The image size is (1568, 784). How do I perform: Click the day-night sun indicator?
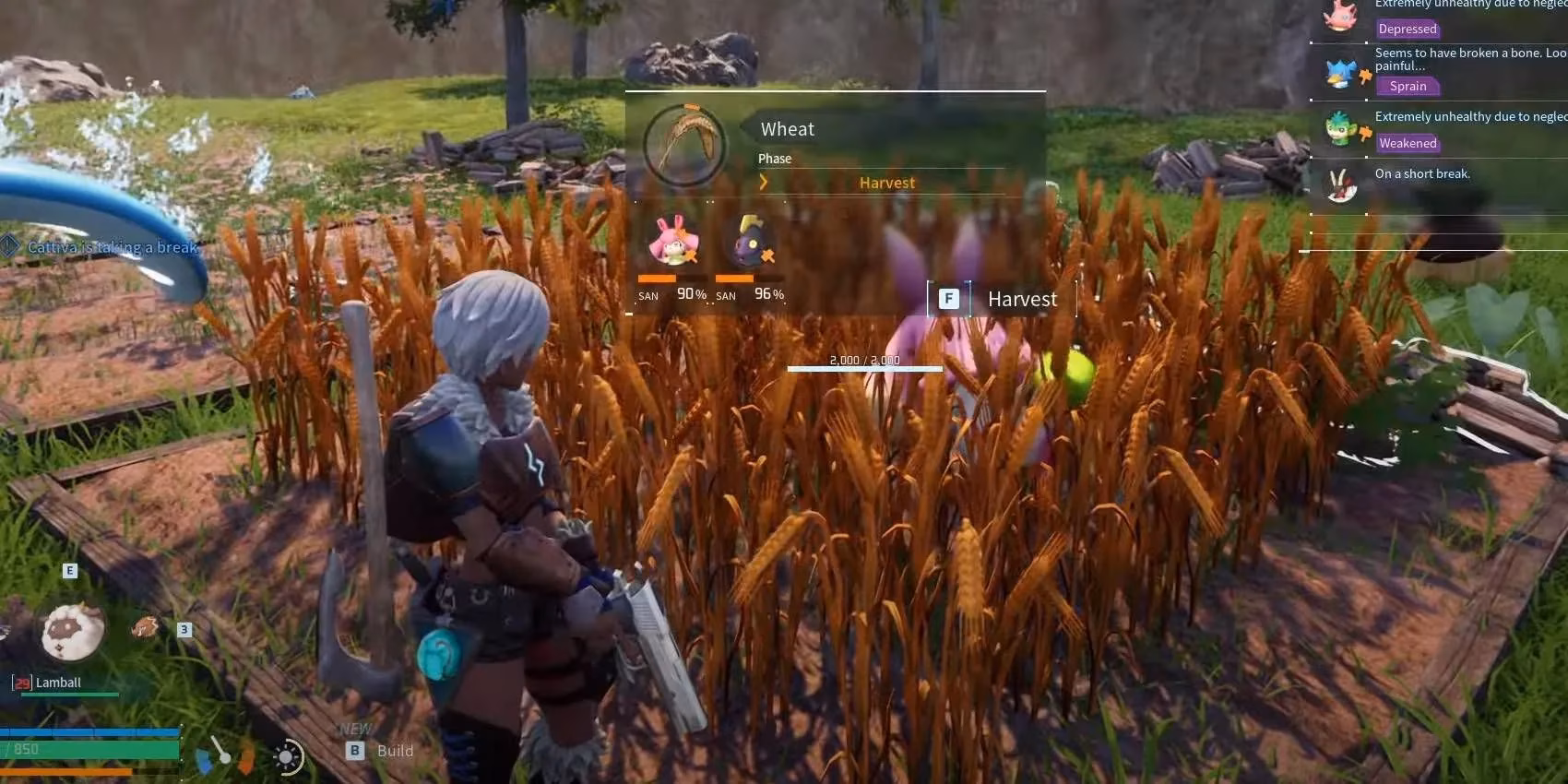point(287,756)
